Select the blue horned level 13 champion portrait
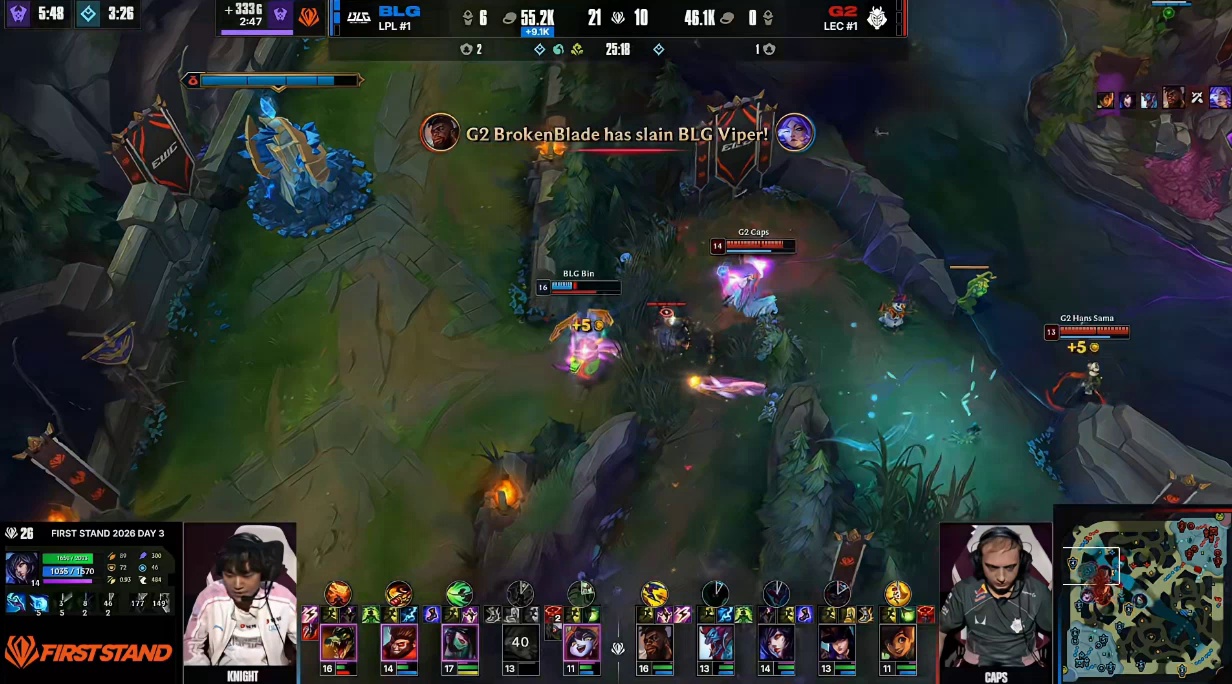Image resolution: width=1232 pixels, height=684 pixels. tap(715, 642)
